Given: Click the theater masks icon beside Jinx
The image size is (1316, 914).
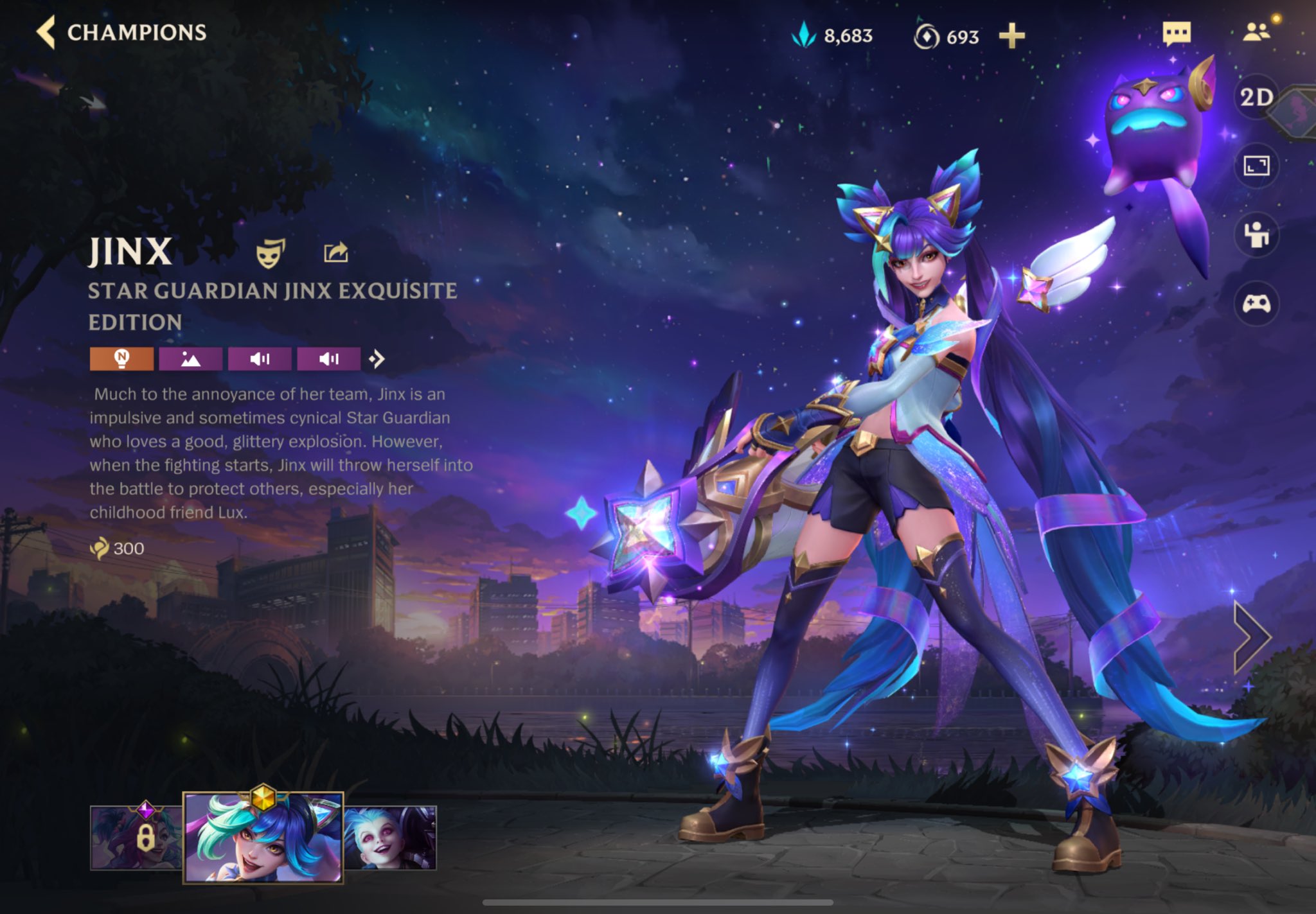Looking at the screenshot, I should pyautogui.click(x=271, y=252).
